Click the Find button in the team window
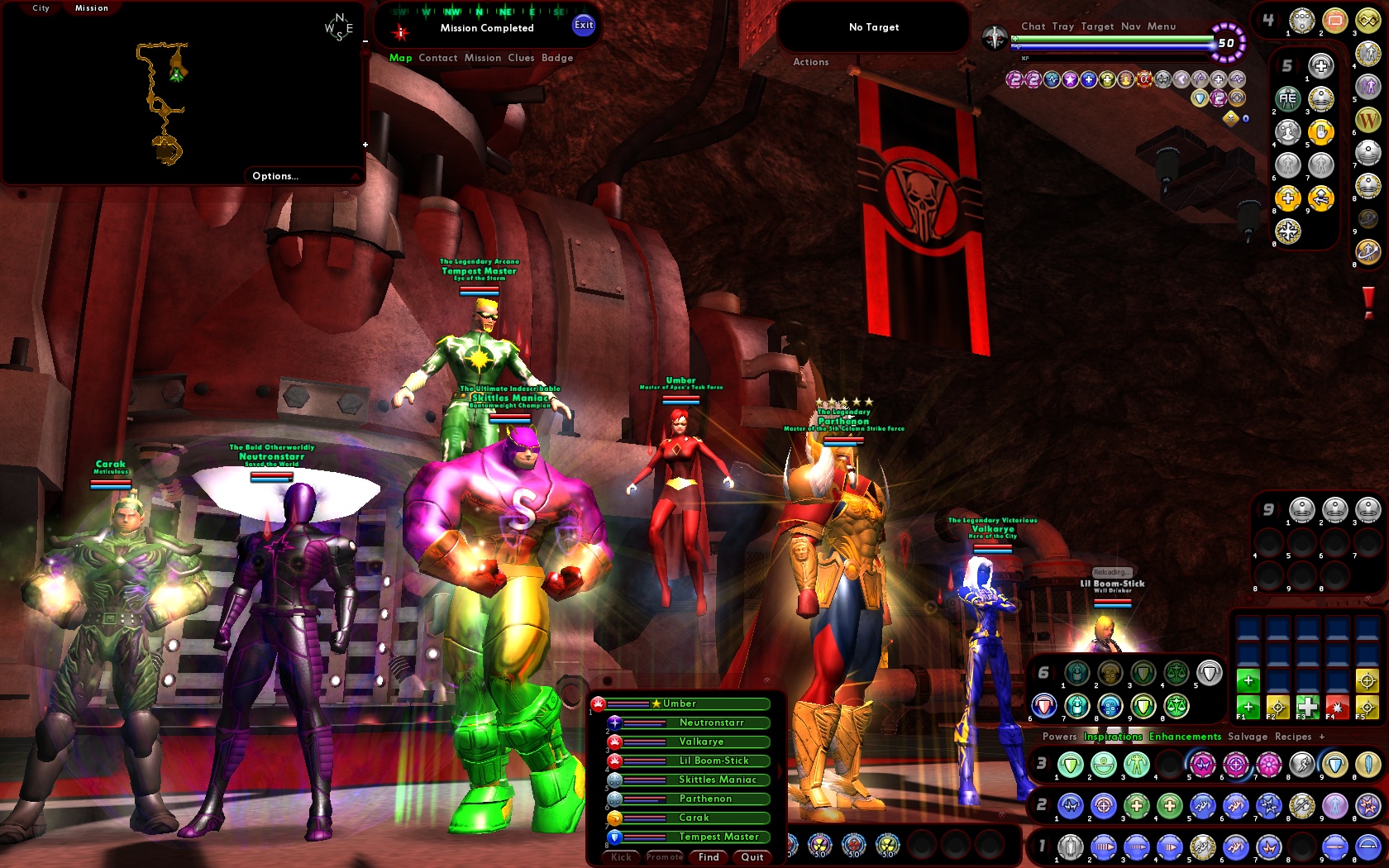Screen dimensions: 1389x868 click(x=708, y=857)
